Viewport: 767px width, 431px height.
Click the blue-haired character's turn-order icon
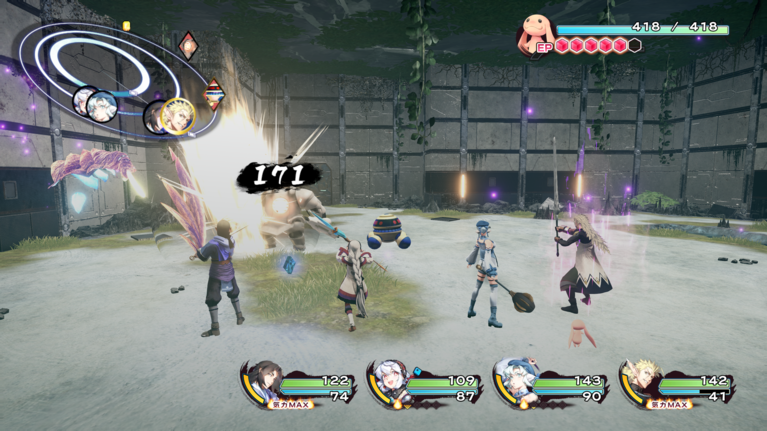tap(101, 104)
